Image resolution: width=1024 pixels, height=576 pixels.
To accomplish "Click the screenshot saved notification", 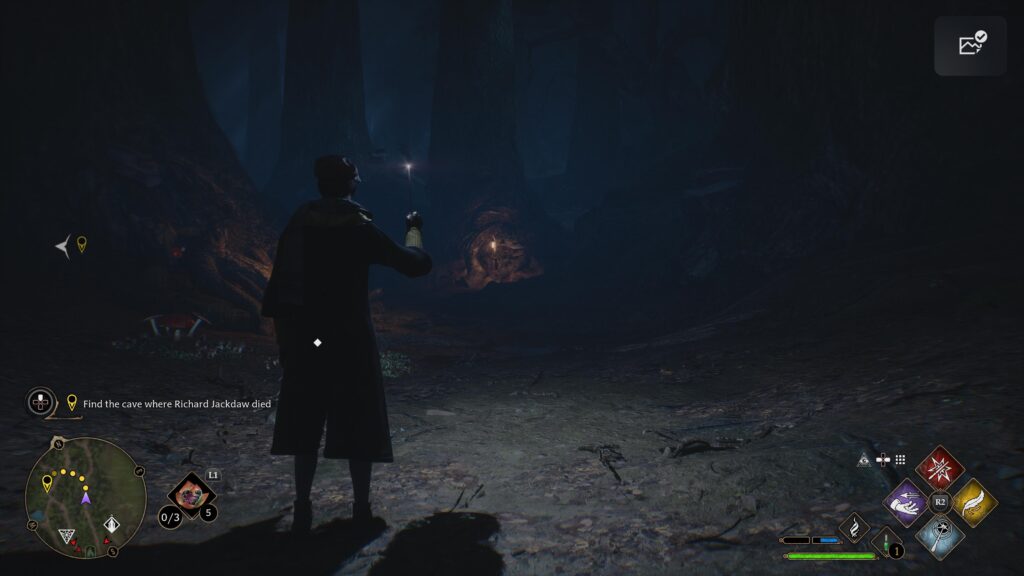I will (970, 45).
